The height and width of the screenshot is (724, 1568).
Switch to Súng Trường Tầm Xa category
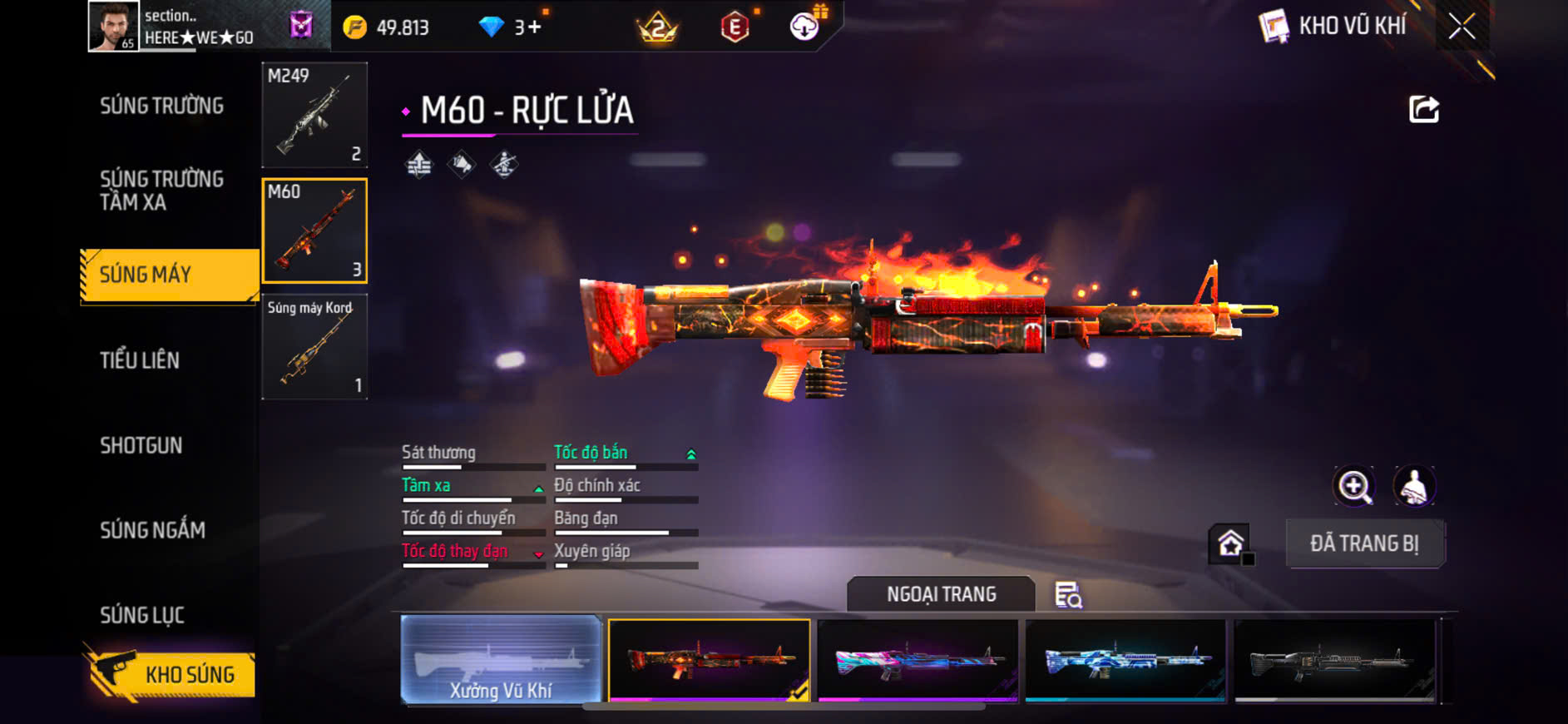tap(161, 191)
